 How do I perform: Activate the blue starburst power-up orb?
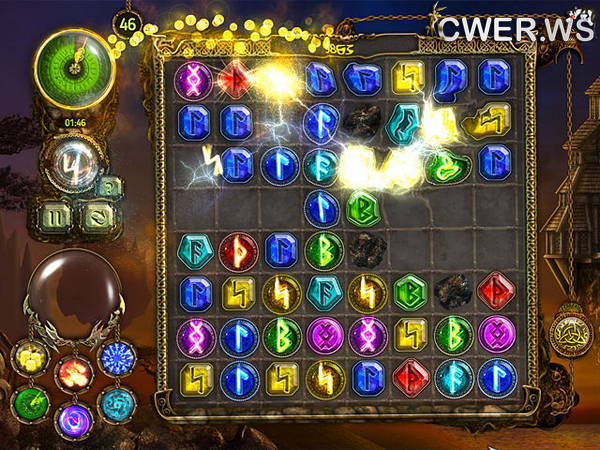117,358
